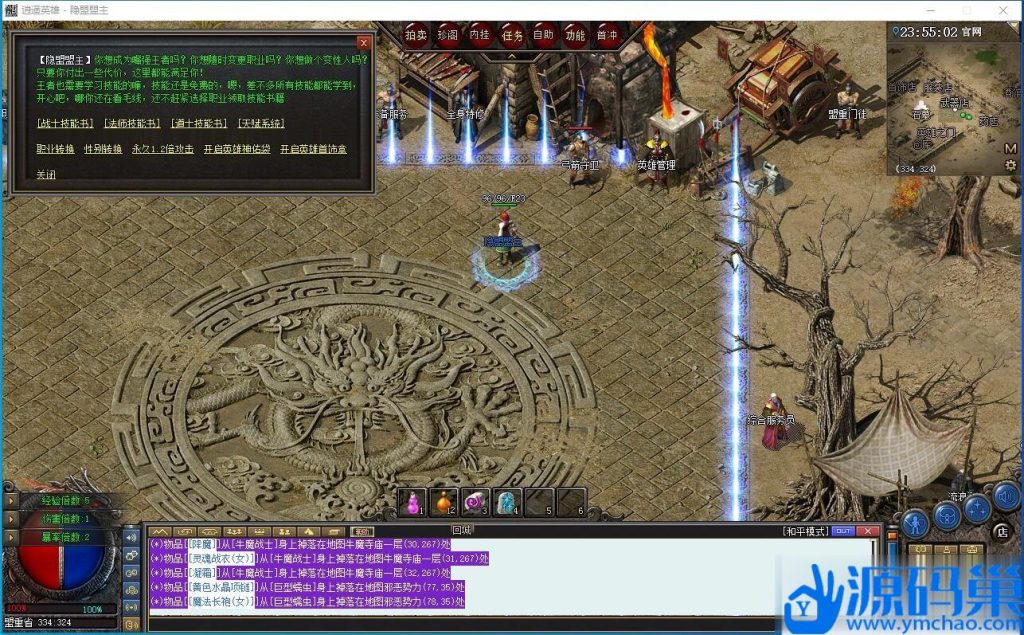Click the 首冲 top bar button
Image resolution: width=1024 pixels, height=635 pixels.
[606, 35]
